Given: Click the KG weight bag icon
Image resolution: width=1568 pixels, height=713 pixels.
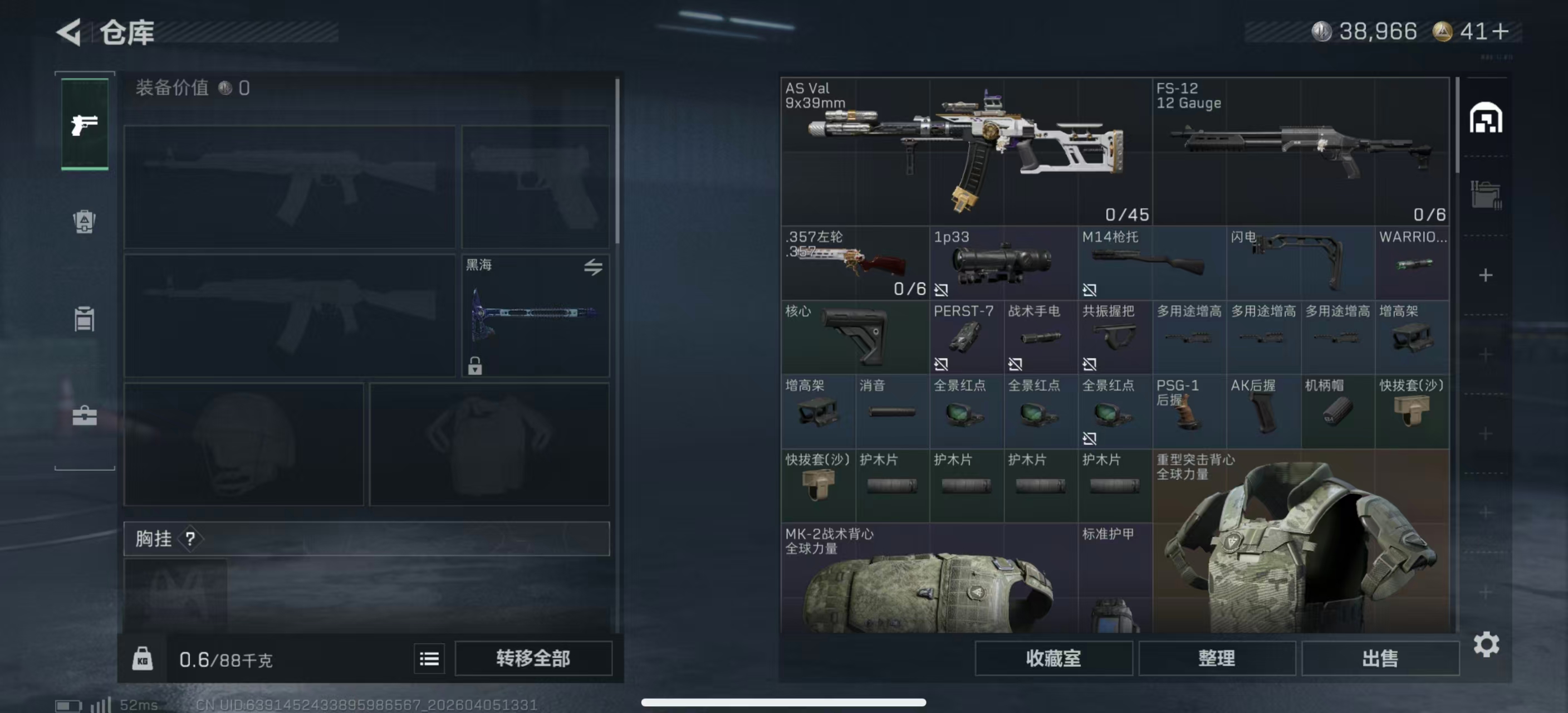Looking at the screenshot, I should (x=144, y=658).
